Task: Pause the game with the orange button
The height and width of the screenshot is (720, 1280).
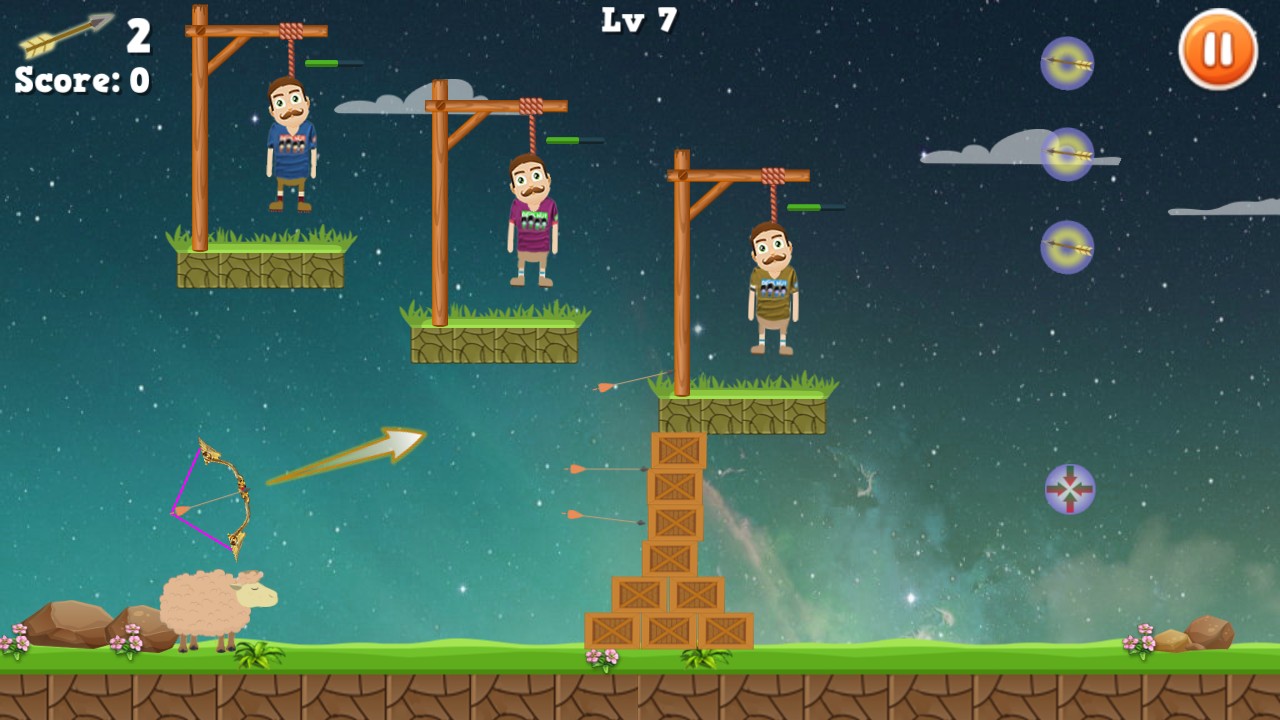Action: (x=1217, y=49)
